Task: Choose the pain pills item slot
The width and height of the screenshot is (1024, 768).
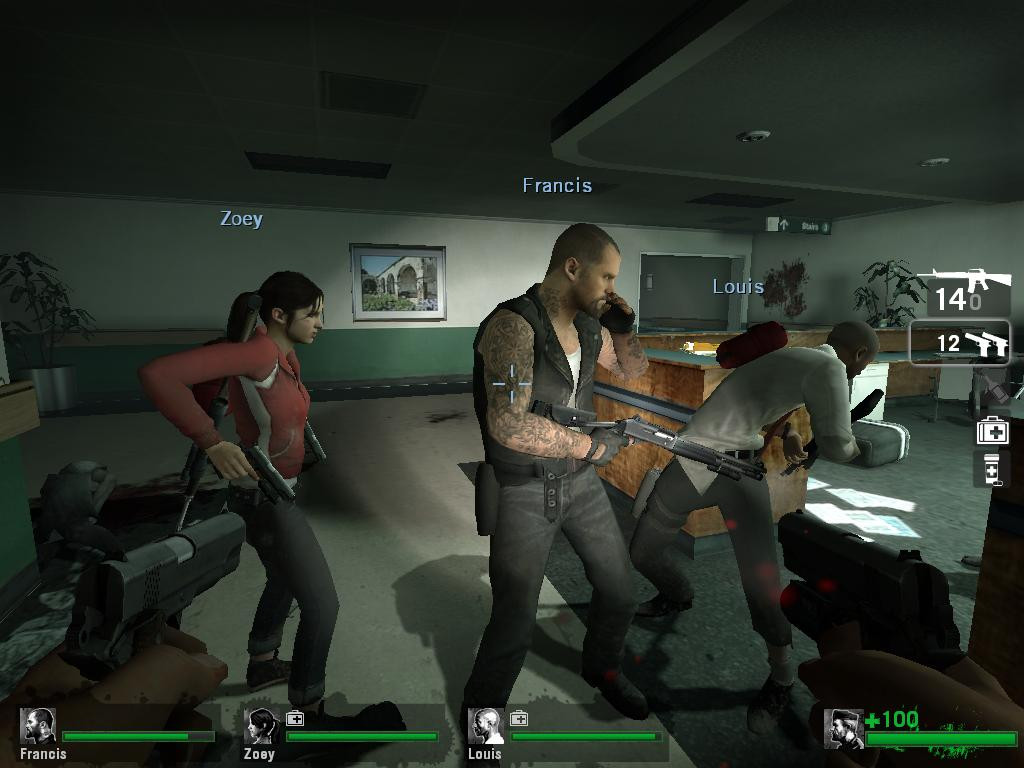Action: (x=991, y=469)
